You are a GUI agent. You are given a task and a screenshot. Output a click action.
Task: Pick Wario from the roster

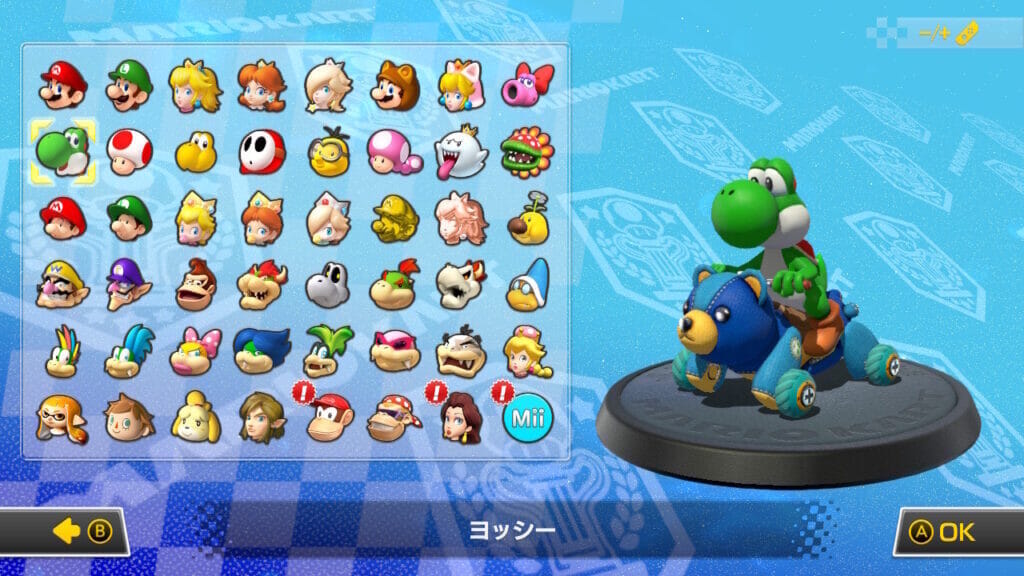(64, 286)
